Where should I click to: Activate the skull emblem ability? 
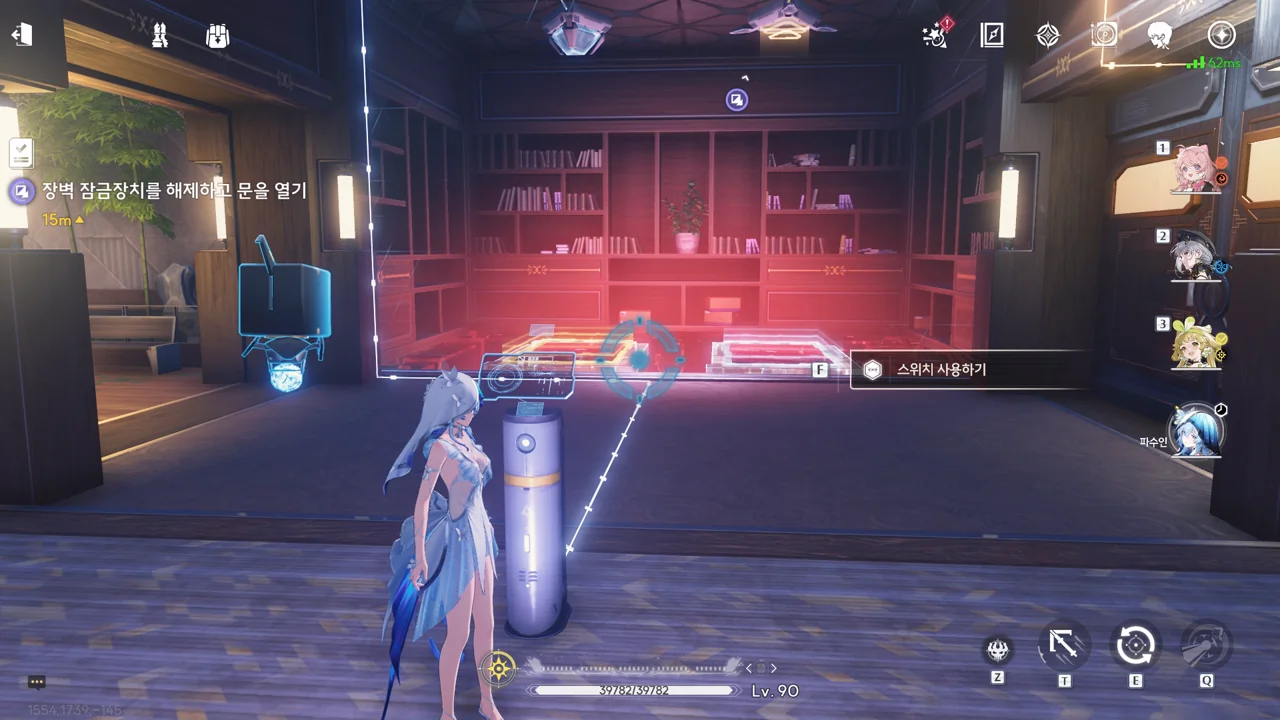click(997, 650)
